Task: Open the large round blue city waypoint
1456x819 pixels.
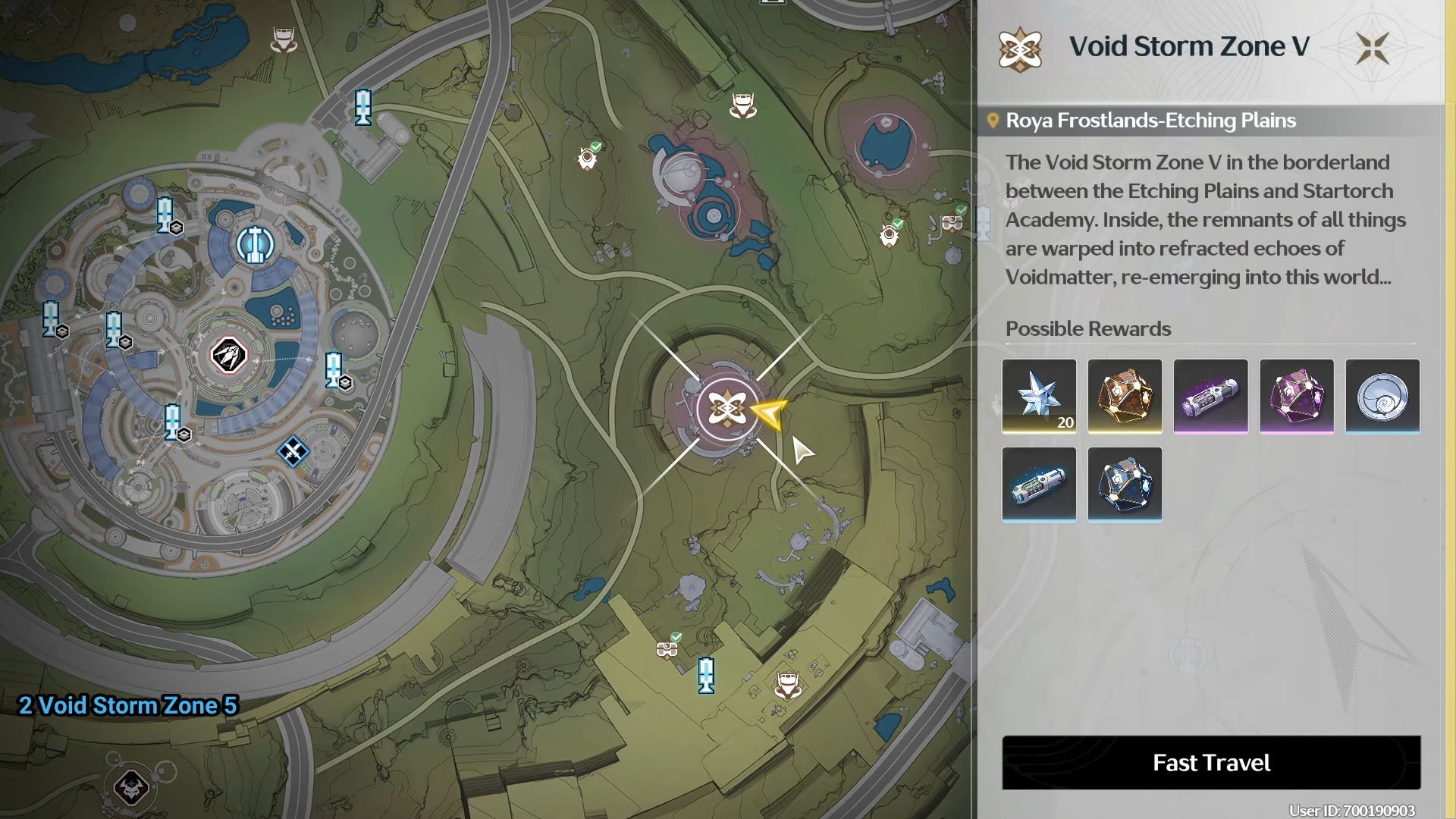Action: tap(255, 244)
